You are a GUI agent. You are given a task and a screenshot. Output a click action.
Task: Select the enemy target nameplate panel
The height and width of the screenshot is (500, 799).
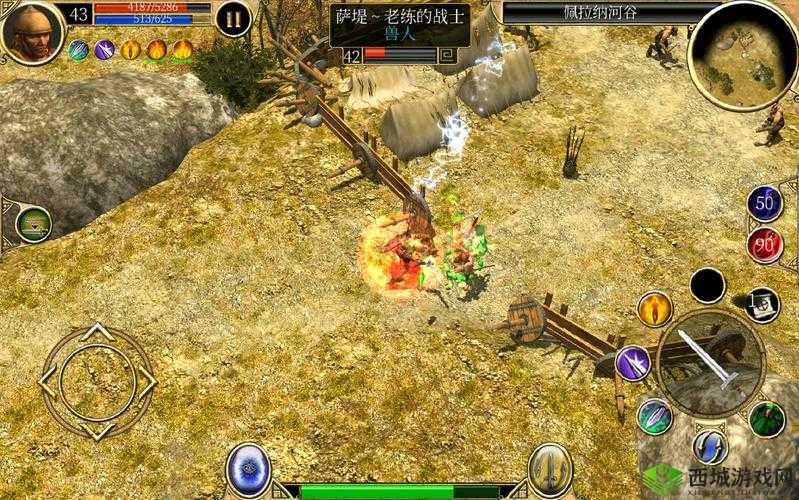[400, 35]
